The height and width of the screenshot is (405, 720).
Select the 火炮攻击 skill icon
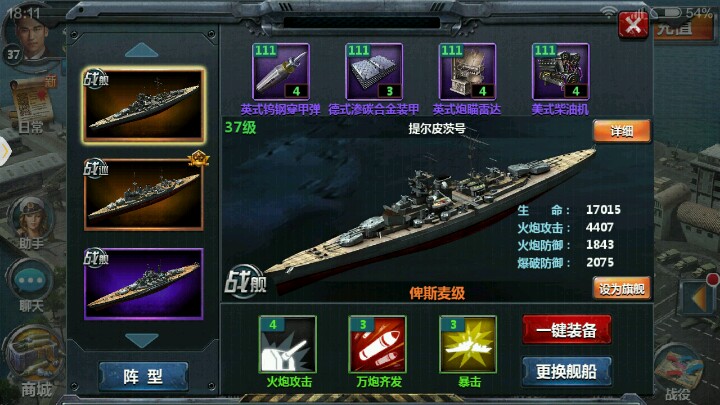point(288,344)
